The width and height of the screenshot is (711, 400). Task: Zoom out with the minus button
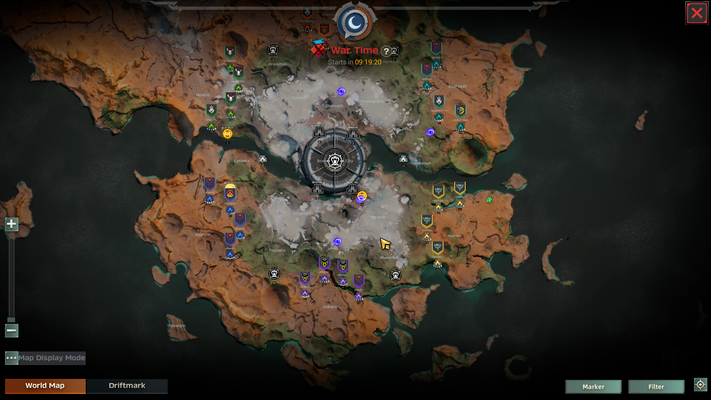click(12, 330)
